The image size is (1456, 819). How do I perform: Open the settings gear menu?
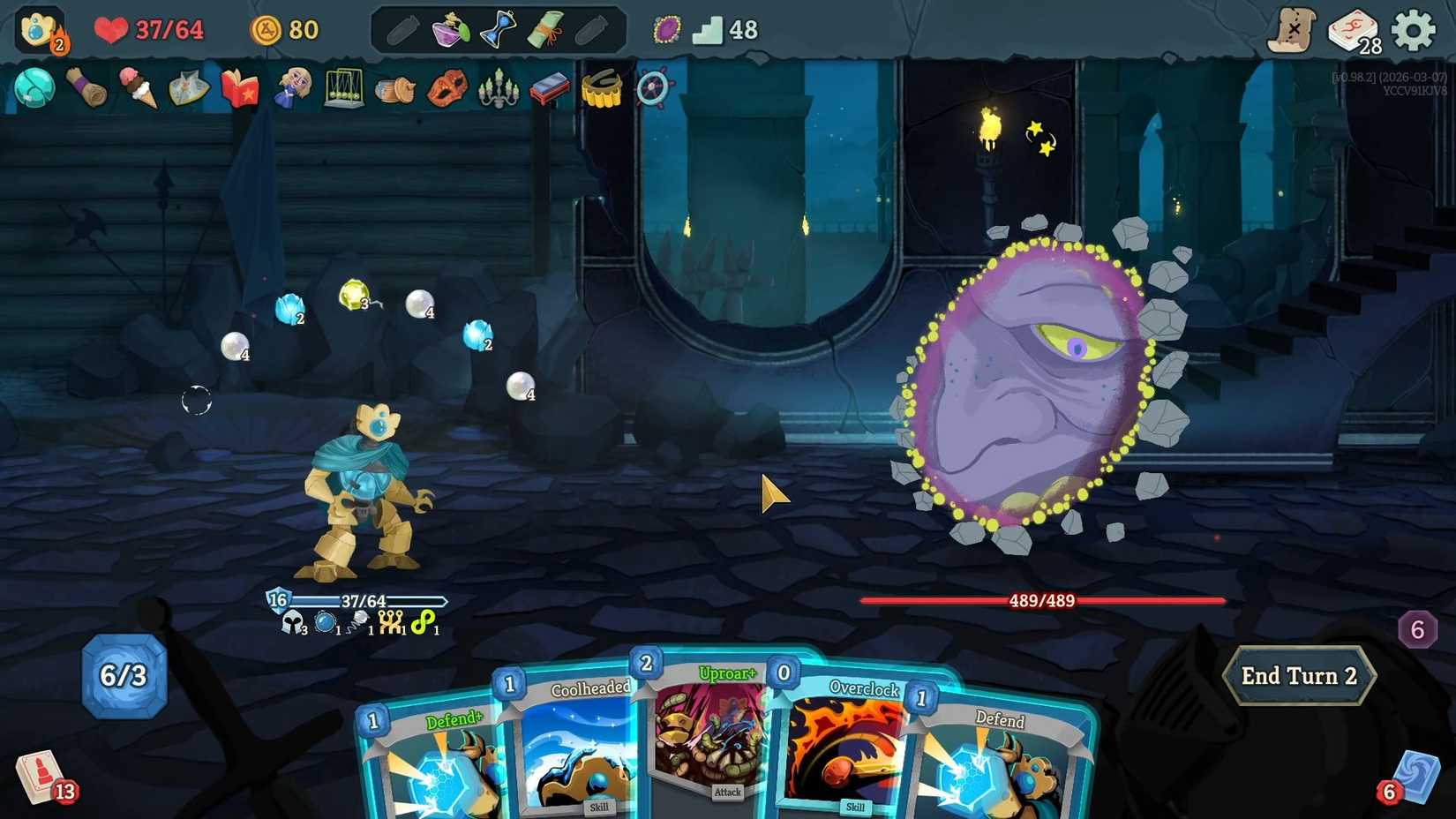(x=1414, y=28)
